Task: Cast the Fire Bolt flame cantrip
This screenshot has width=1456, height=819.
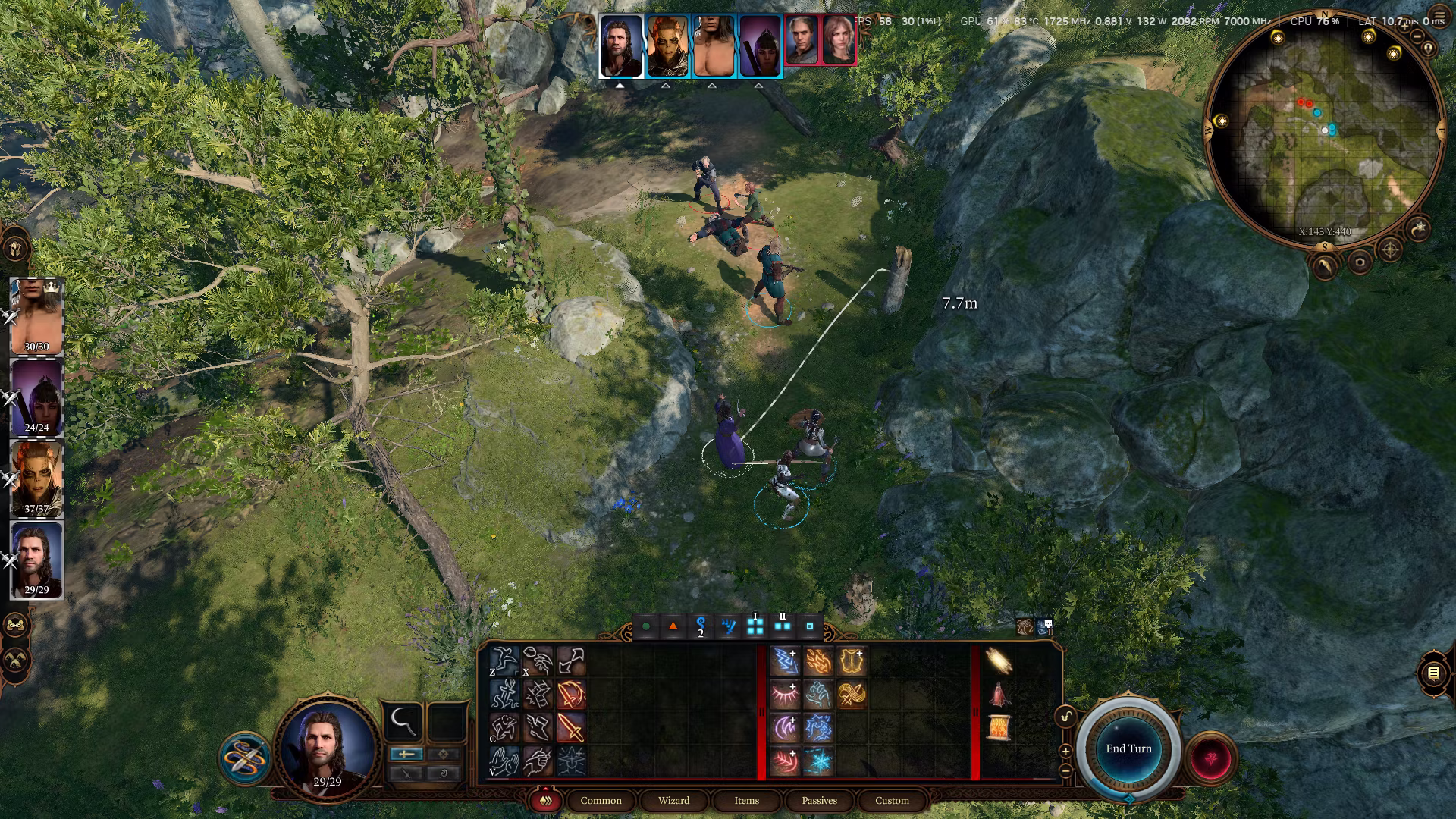Action: (x=818, y=661)
